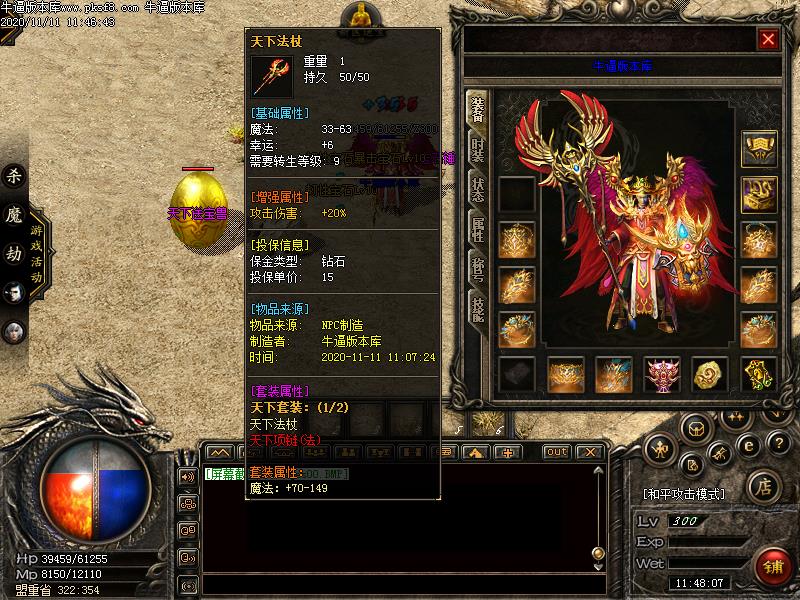This screenshot has width=800, height=600.
Task: Choose the green-gem golden charm slot
Action: click(758, 375)
